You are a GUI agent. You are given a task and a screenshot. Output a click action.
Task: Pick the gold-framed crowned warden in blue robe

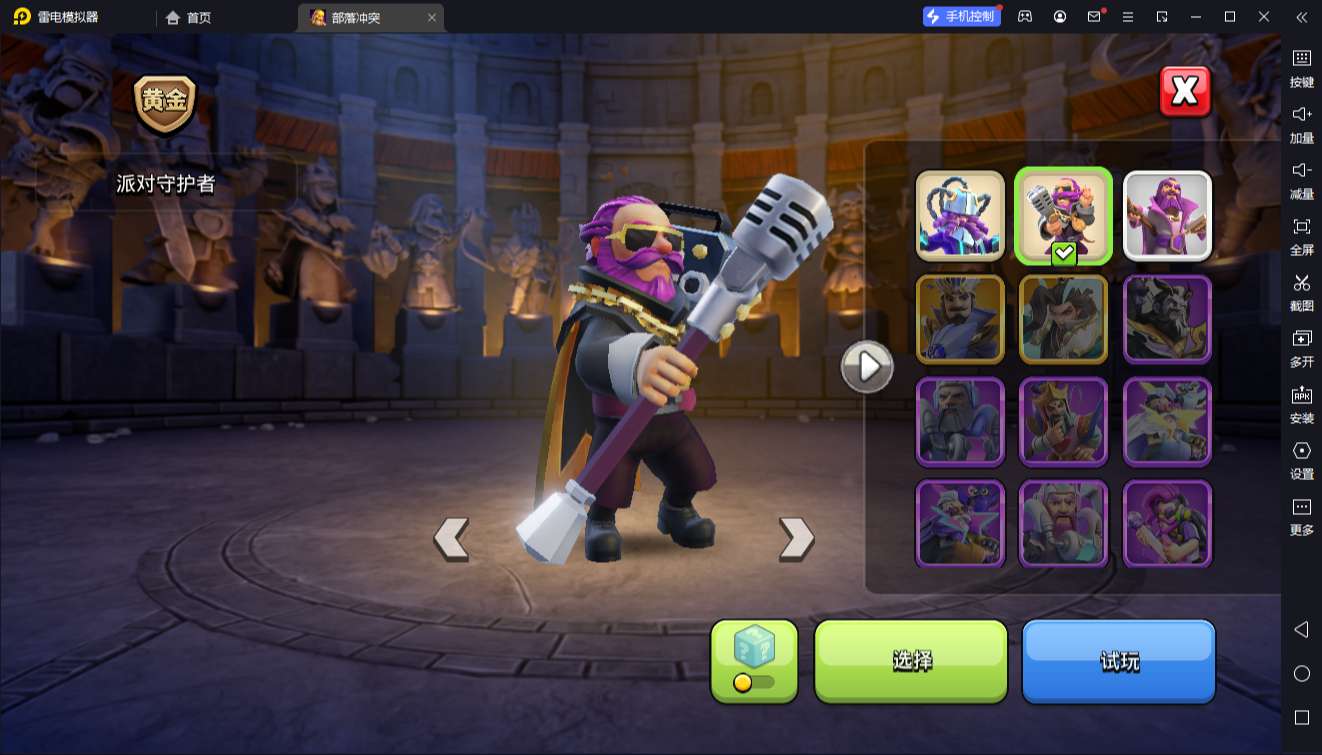pyautogui.click(x=960, y=319)
